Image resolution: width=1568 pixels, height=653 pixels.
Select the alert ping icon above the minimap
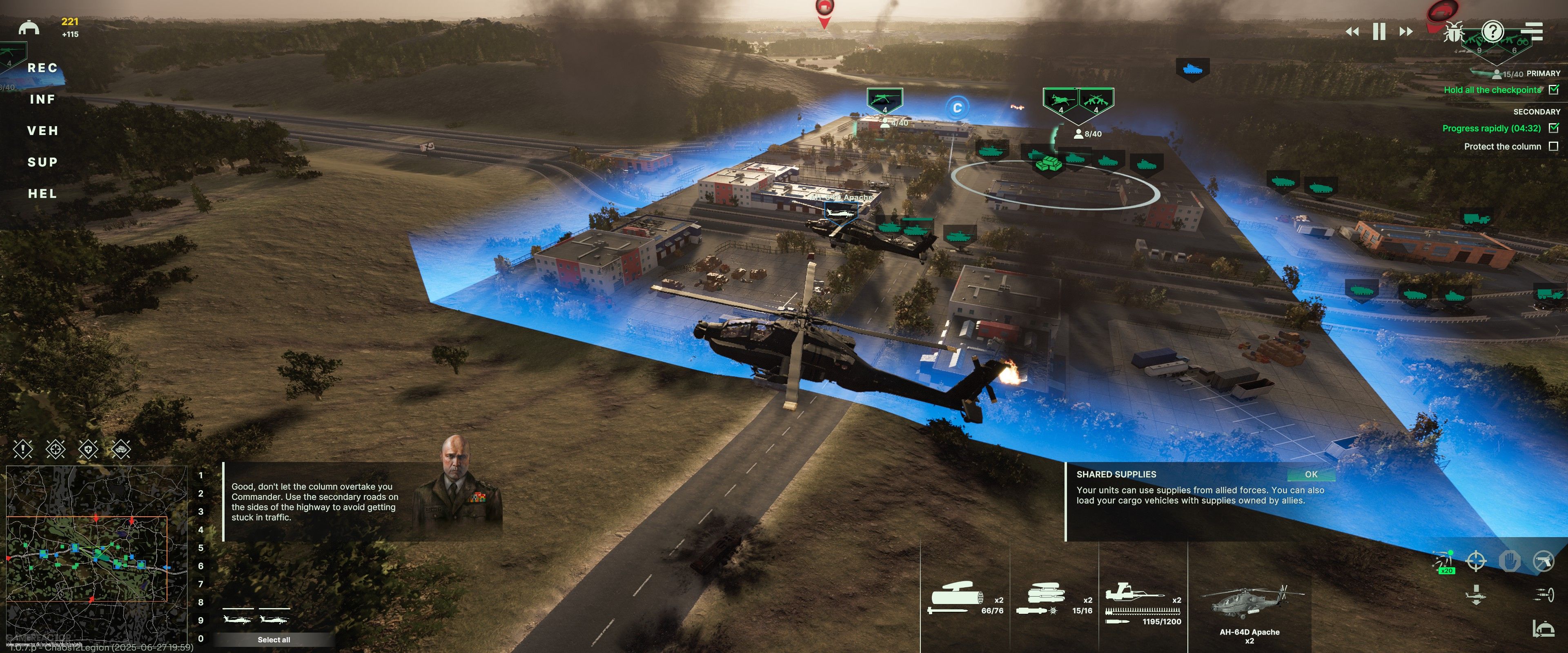pos(23,450)
